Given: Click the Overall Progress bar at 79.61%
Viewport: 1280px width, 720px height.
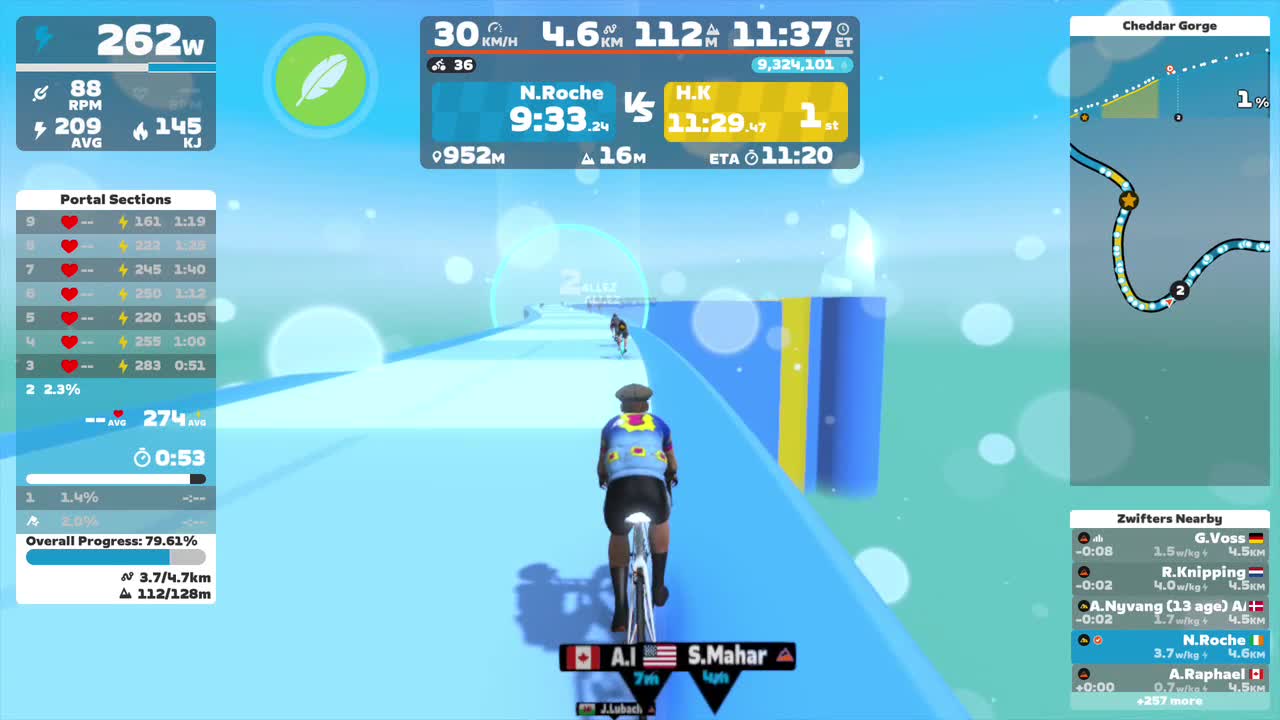Looking at the screenshot, I should (x=113, y=559).
